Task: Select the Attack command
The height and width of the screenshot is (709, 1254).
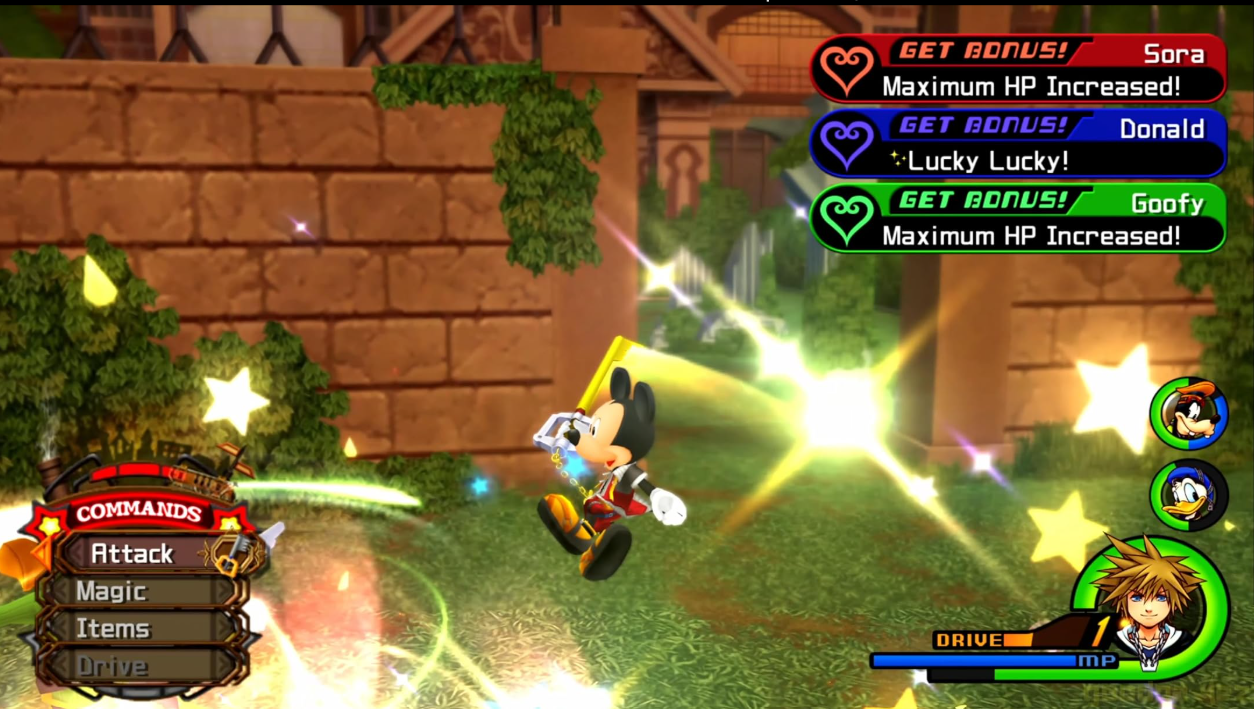Action: pos(133,553)
